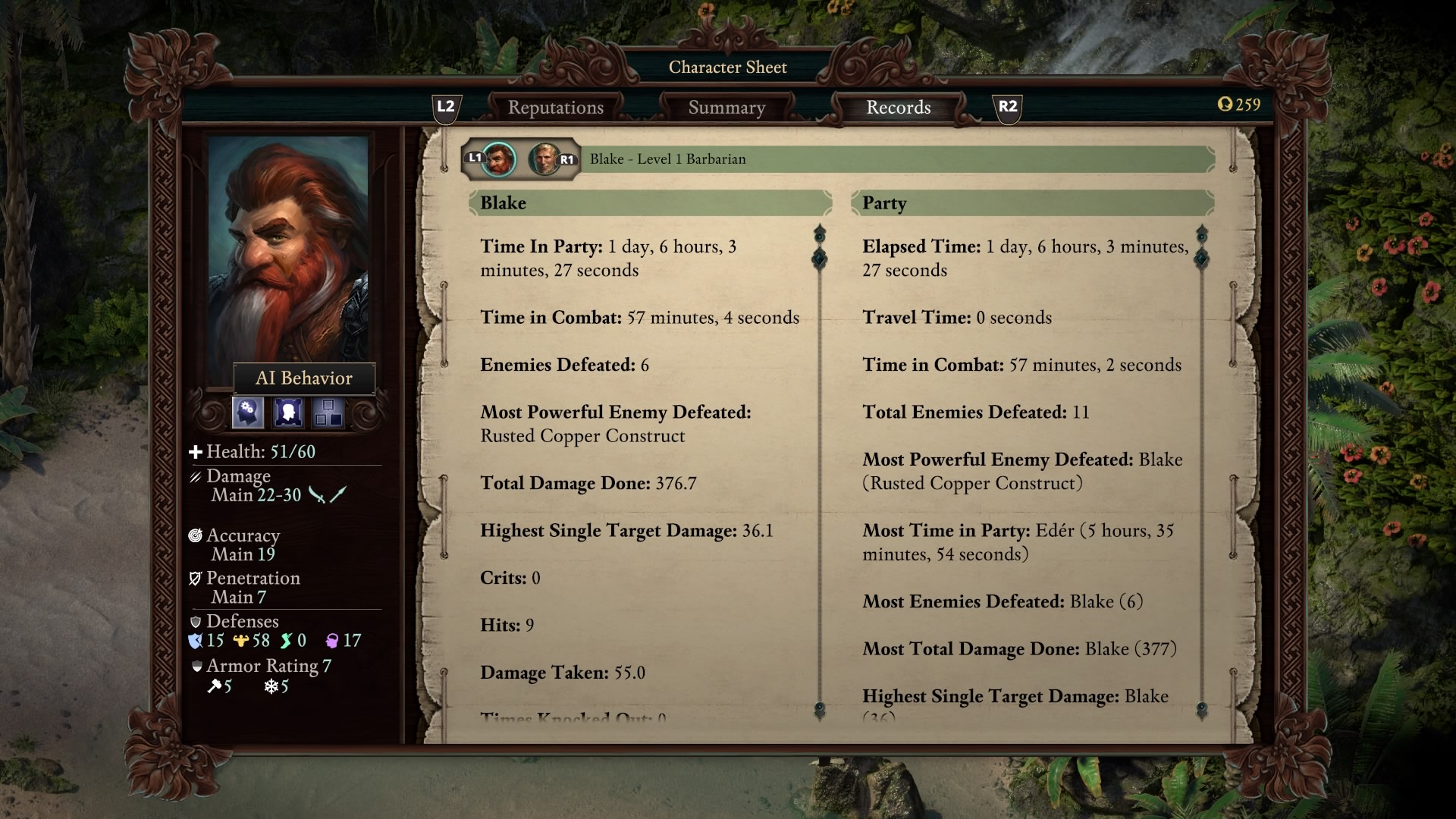The width and height of the screenshot is (1456, 819).
Task: Switch to the Reputations tab
Action: 557,107
